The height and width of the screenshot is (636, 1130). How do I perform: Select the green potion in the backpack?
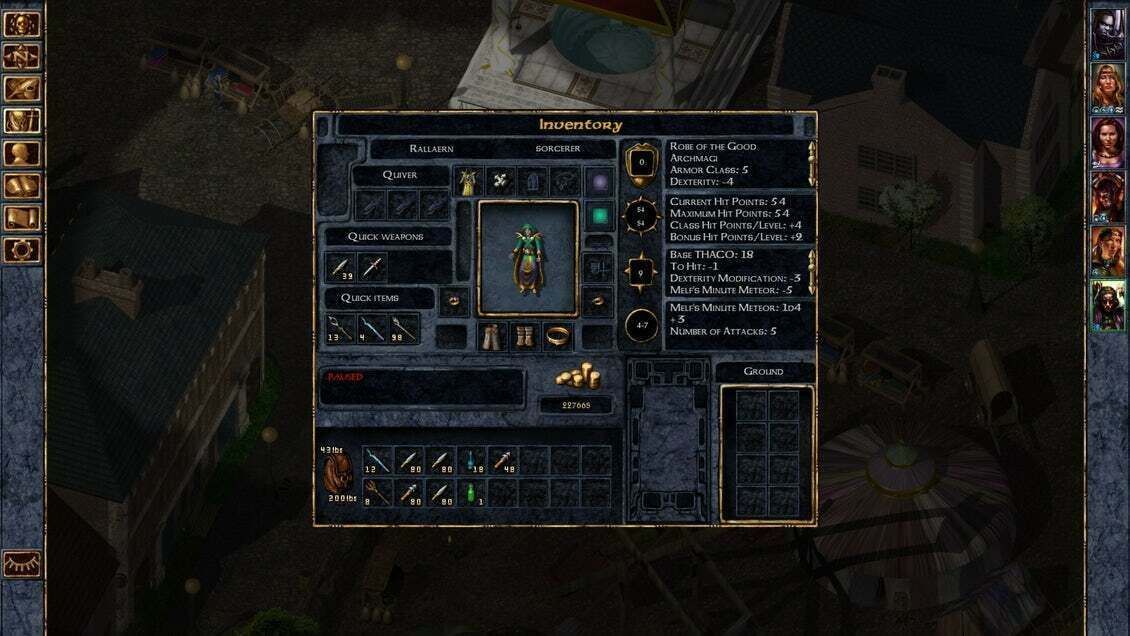[470, 492]
